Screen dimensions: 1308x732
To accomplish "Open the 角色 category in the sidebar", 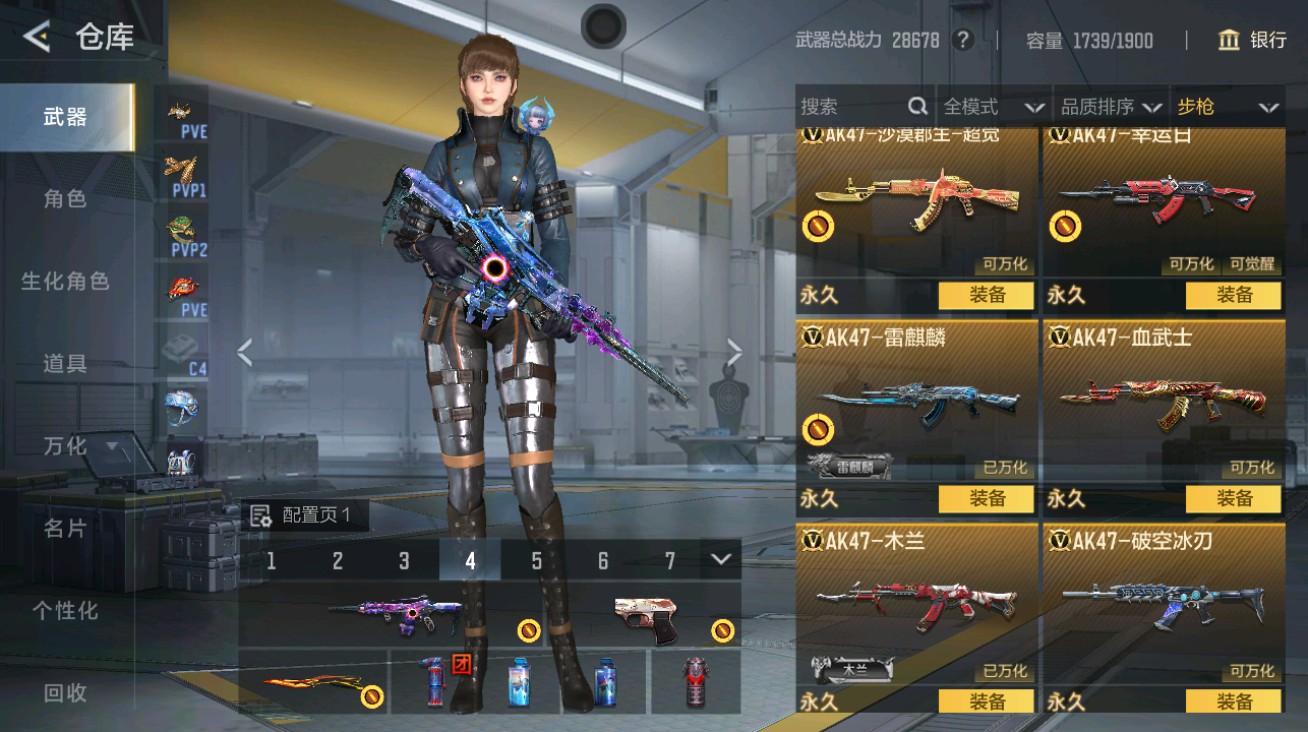I will (x=65, y=199).
